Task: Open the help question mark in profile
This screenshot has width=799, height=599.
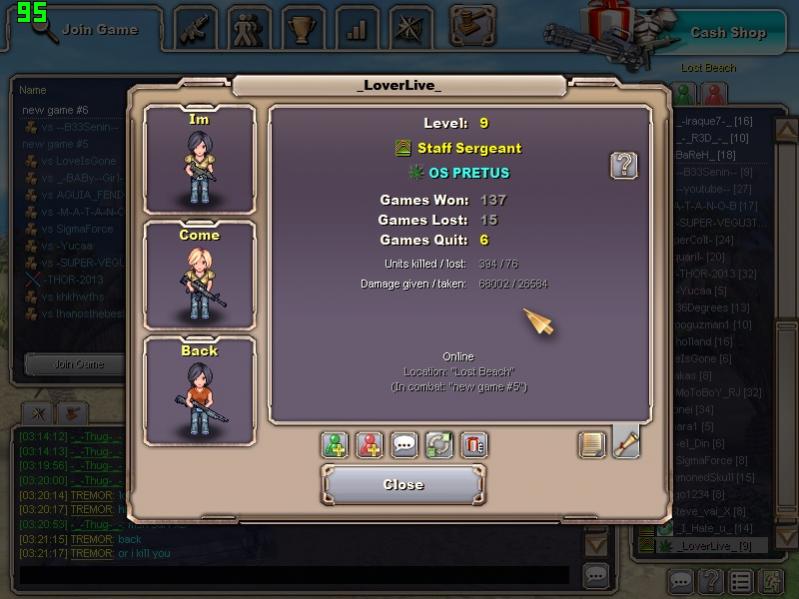Action: coord(624,165)
